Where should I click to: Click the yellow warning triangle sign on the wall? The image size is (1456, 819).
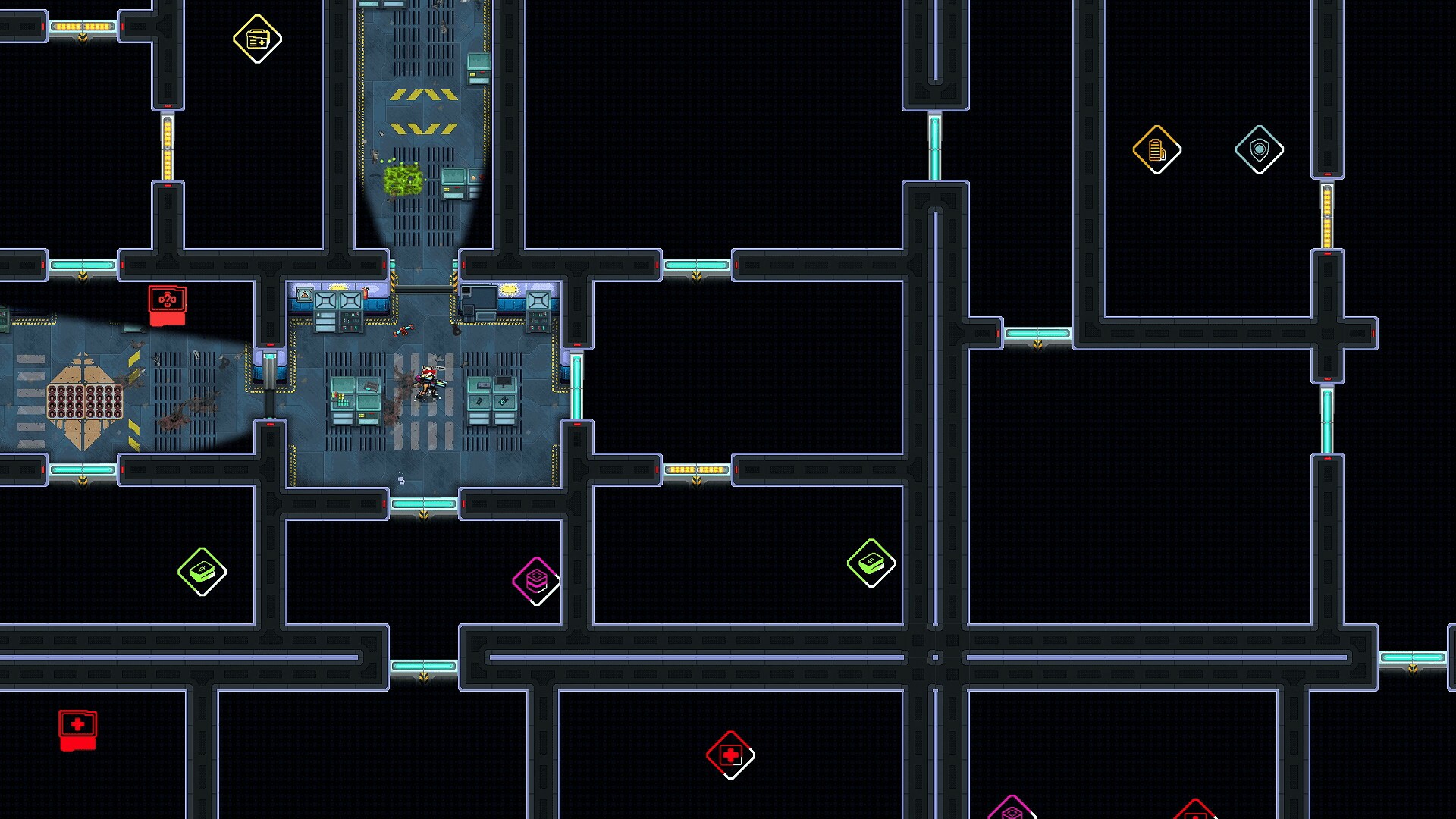(x=305, y=293)
